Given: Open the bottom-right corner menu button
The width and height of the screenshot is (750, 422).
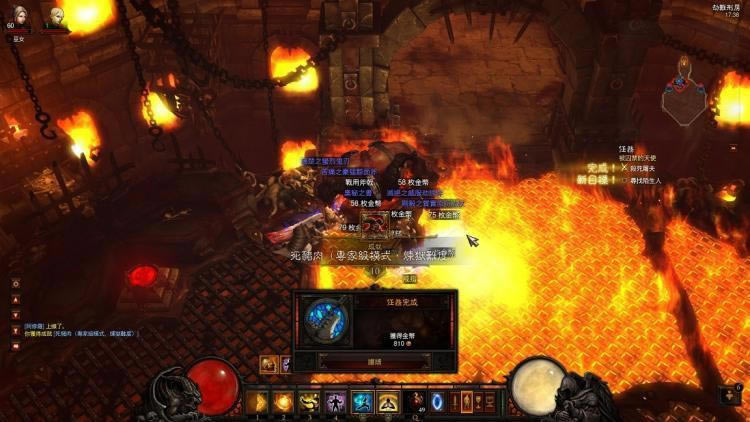Looking at the screenshot, I should pyautogui.click(x=736, y=397).
